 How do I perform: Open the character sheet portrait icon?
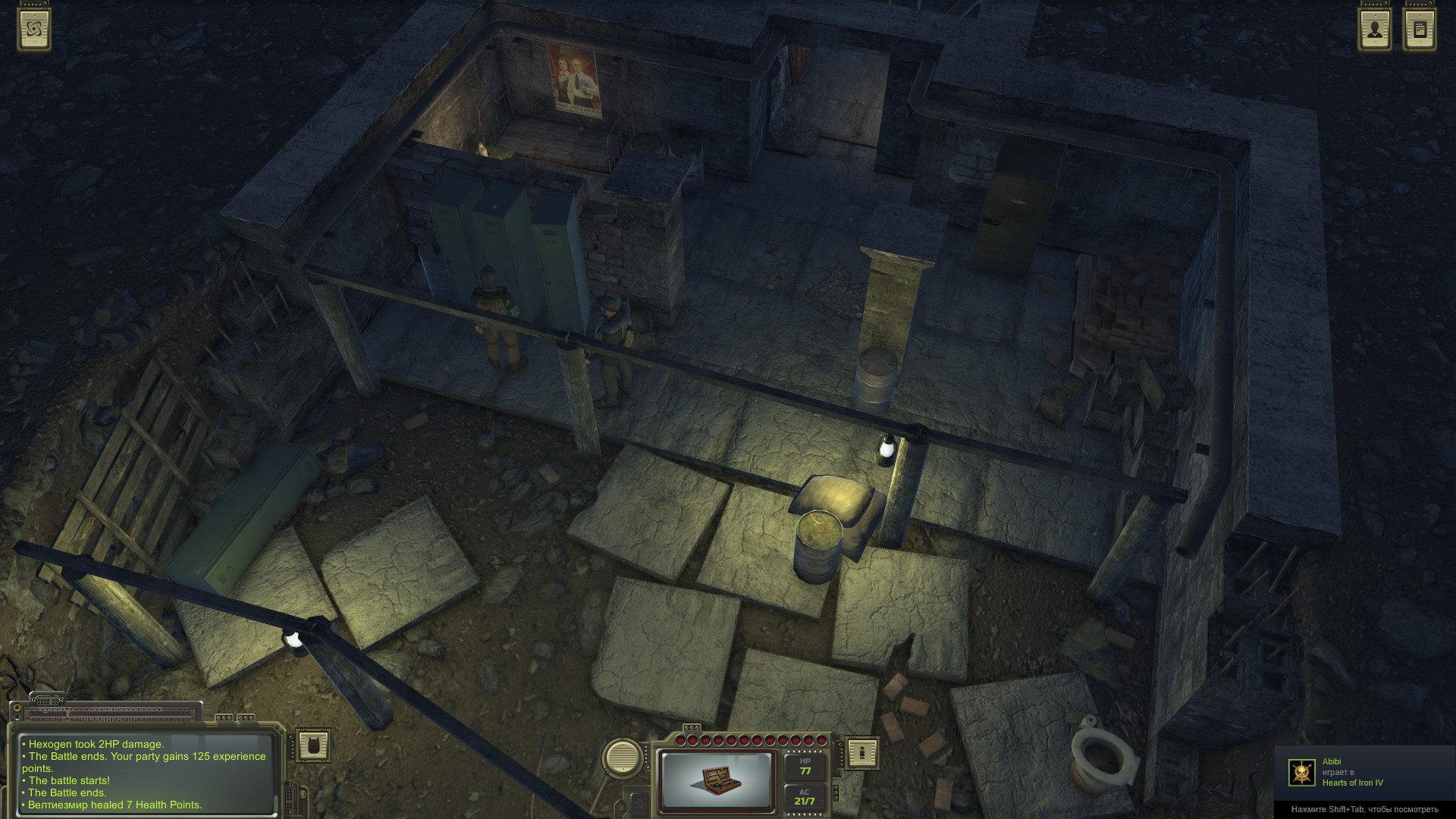(1374, 30)
